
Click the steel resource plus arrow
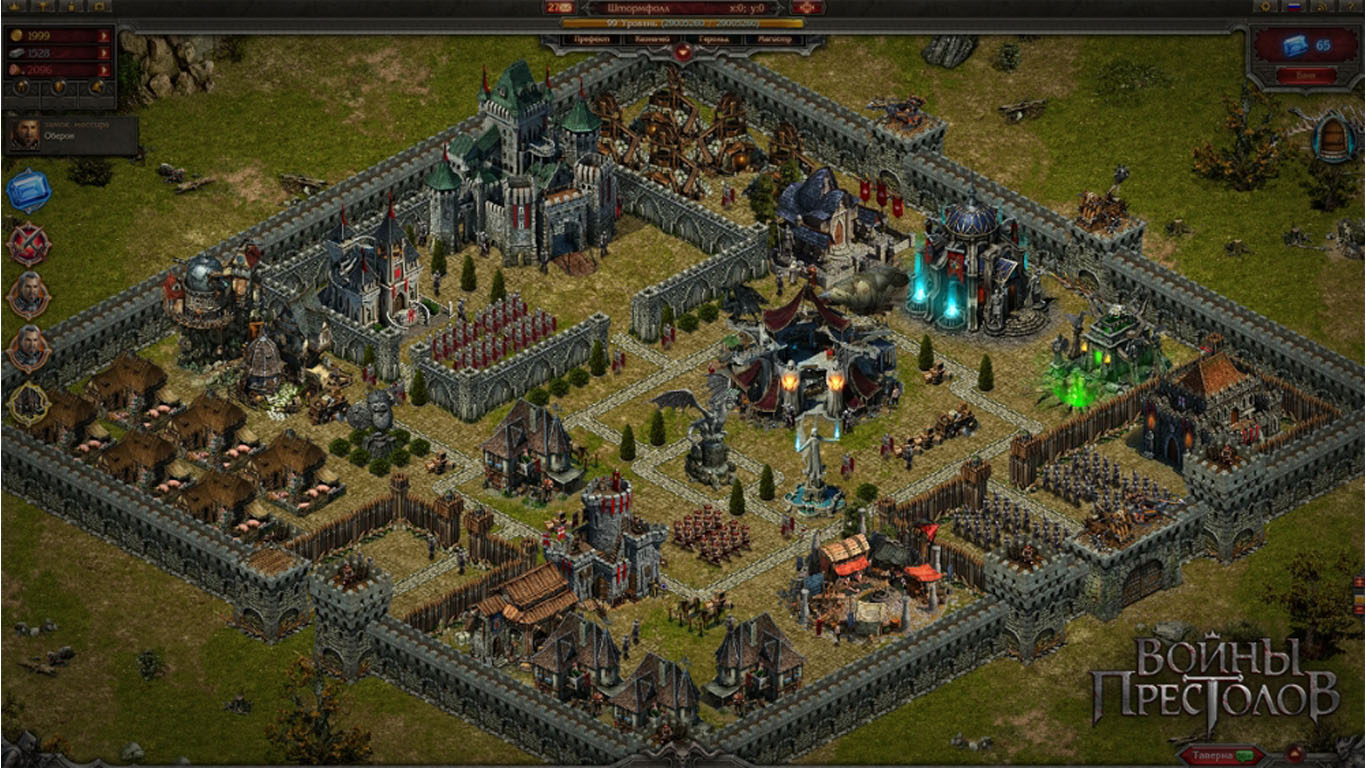(104, 52)
